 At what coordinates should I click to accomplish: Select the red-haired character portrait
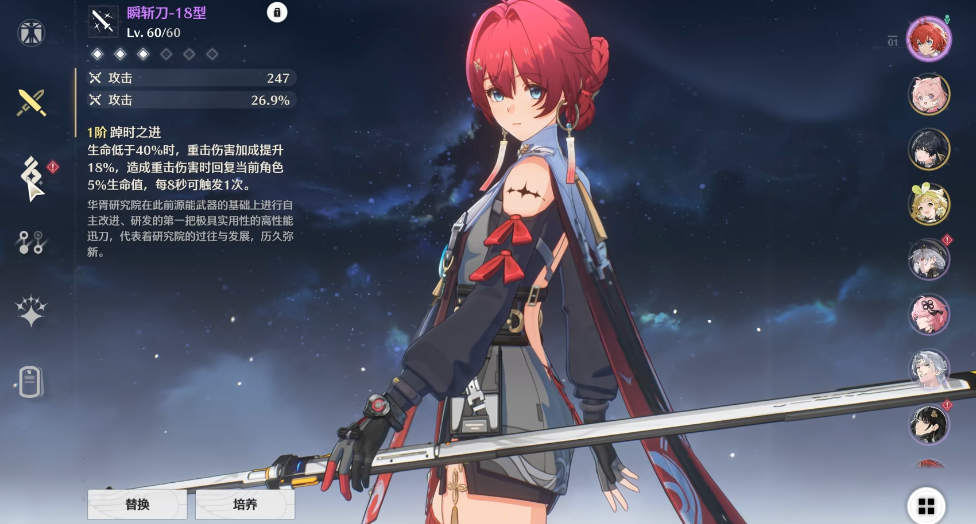[x=928, y=39]
